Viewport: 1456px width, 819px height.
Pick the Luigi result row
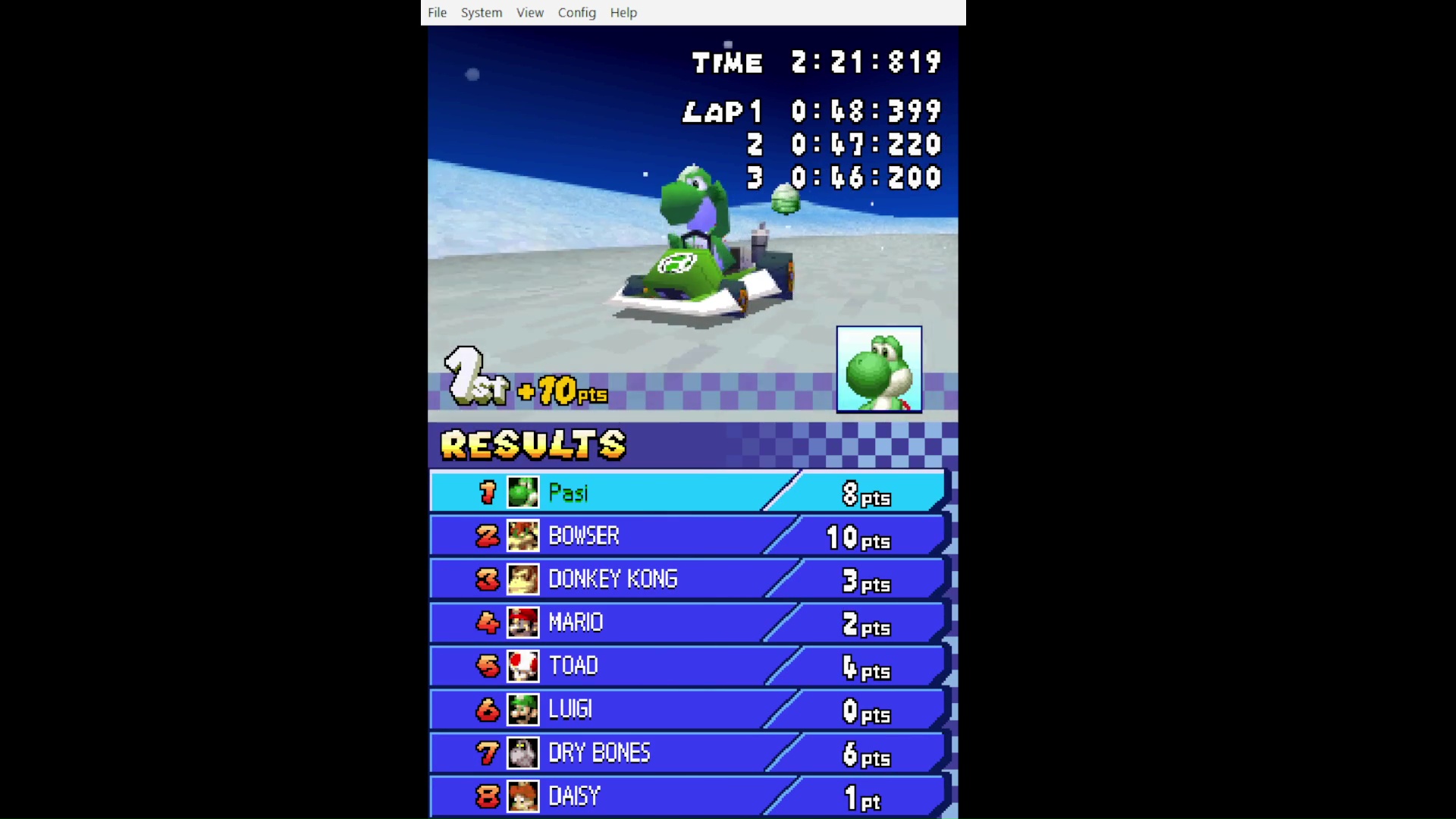[687, 709]
